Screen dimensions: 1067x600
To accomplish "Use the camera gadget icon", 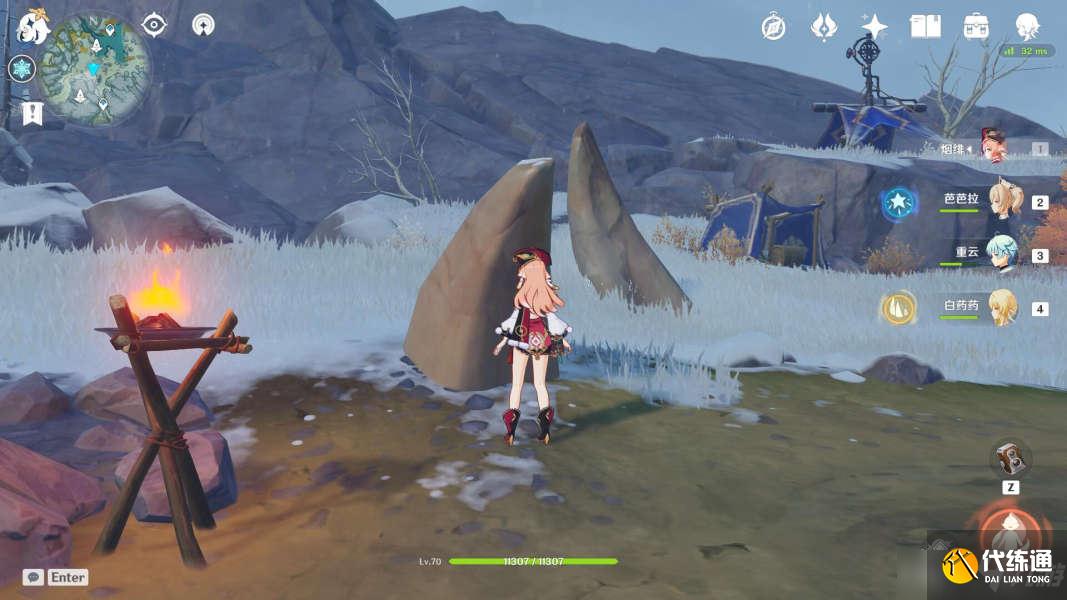I will click(x=1010, y=458).
